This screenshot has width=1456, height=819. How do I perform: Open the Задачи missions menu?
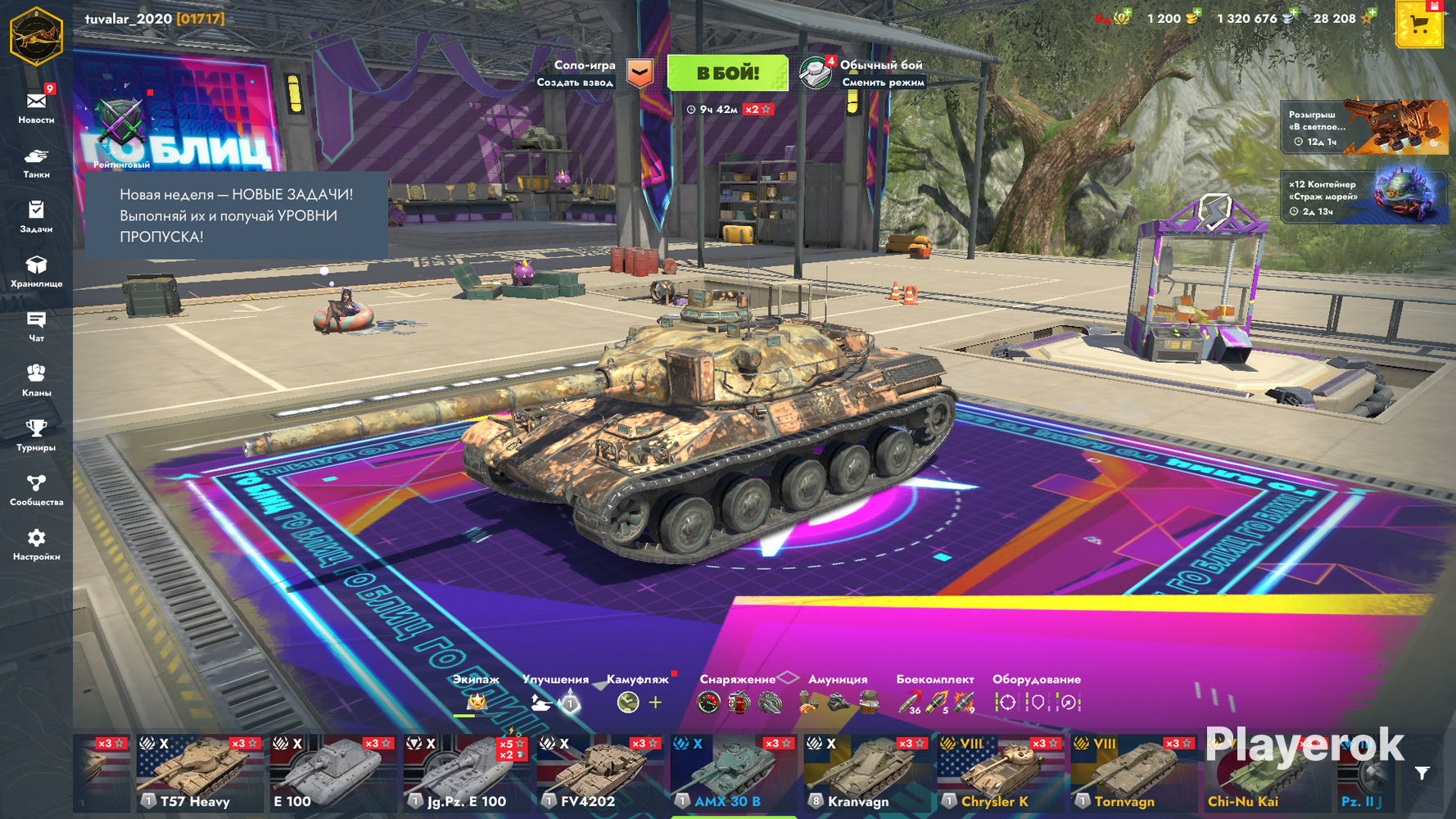pyautogui.click(x=36, y=217)
